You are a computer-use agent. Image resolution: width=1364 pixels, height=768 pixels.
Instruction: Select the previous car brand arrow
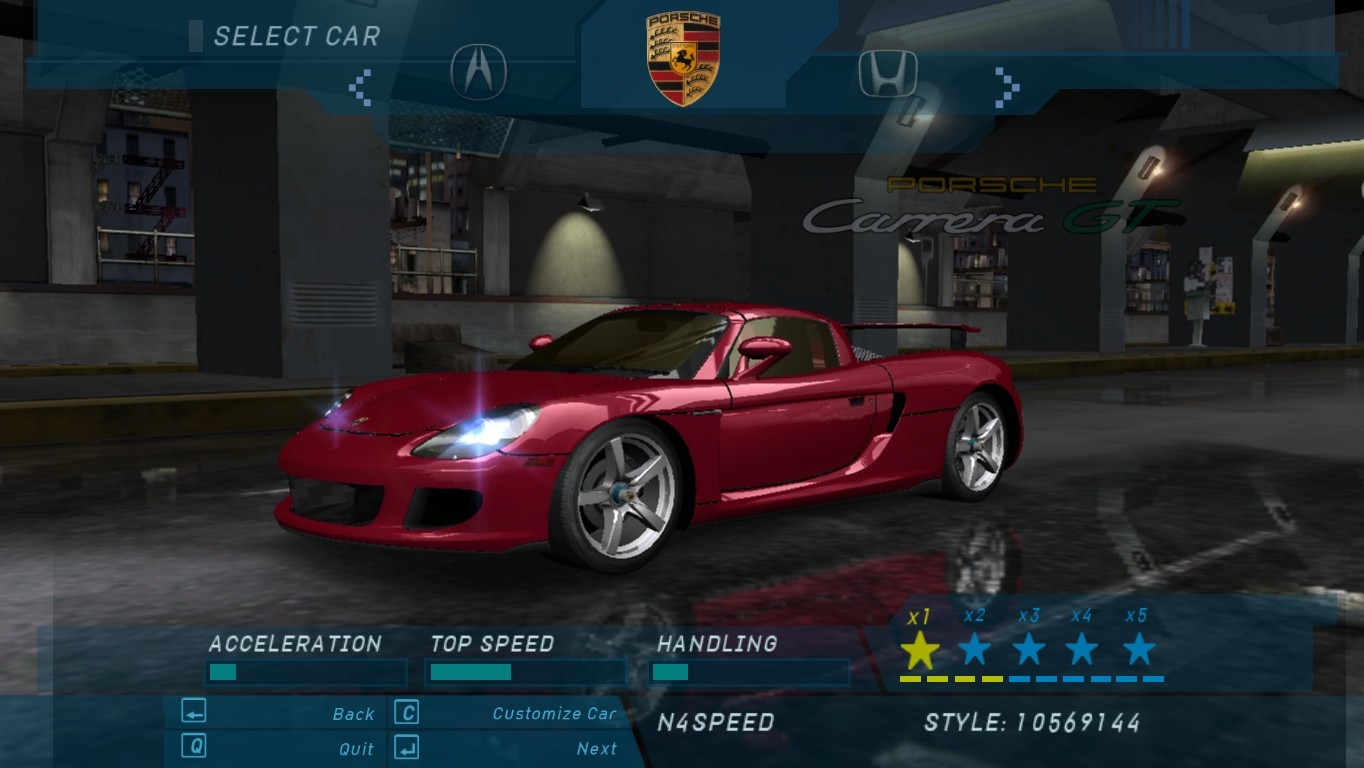[x=360, y=87]
